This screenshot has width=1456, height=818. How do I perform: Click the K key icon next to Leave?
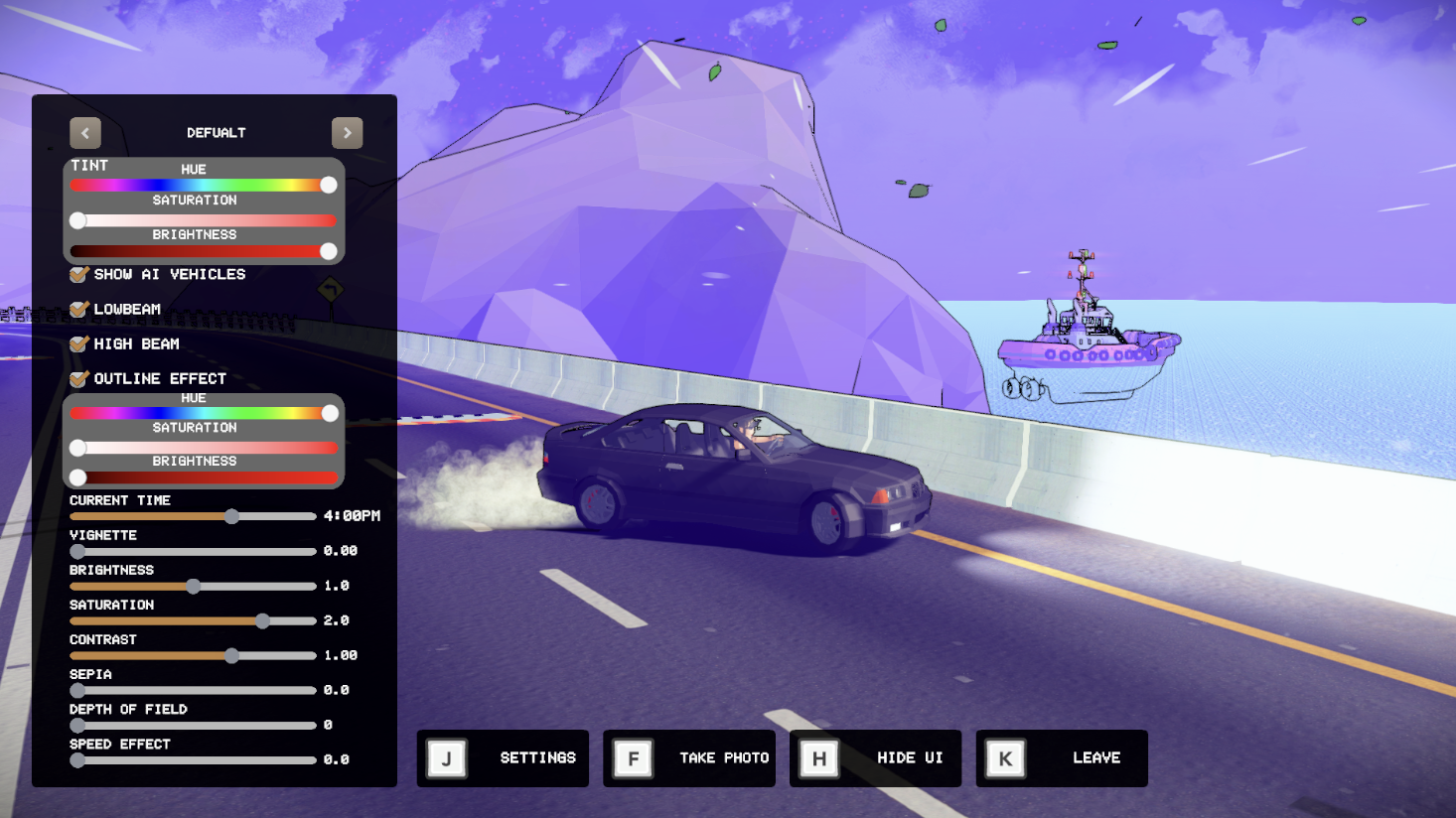1004,757
